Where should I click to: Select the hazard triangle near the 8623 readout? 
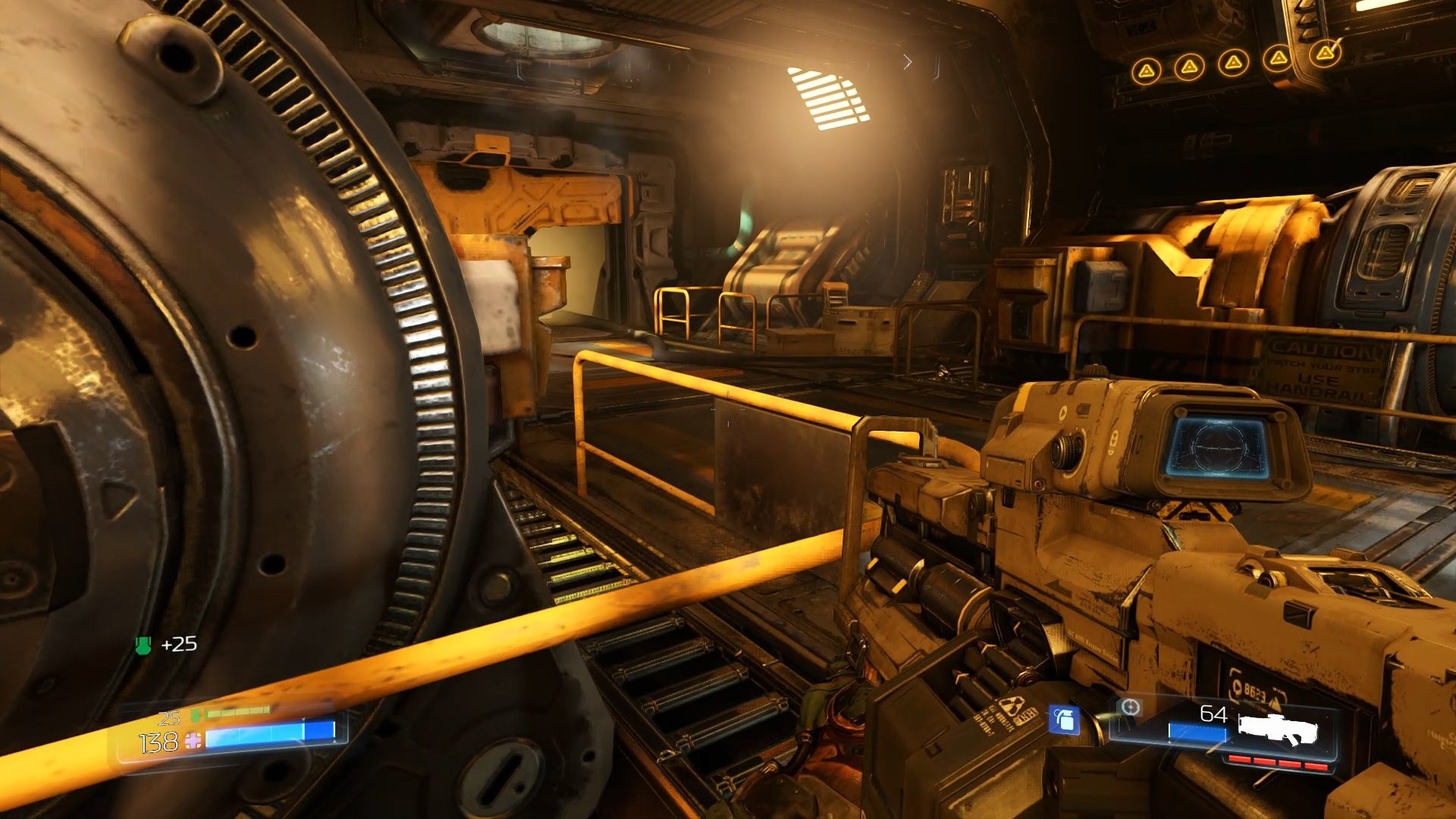pyautogui.click(x=1276, y=701)
